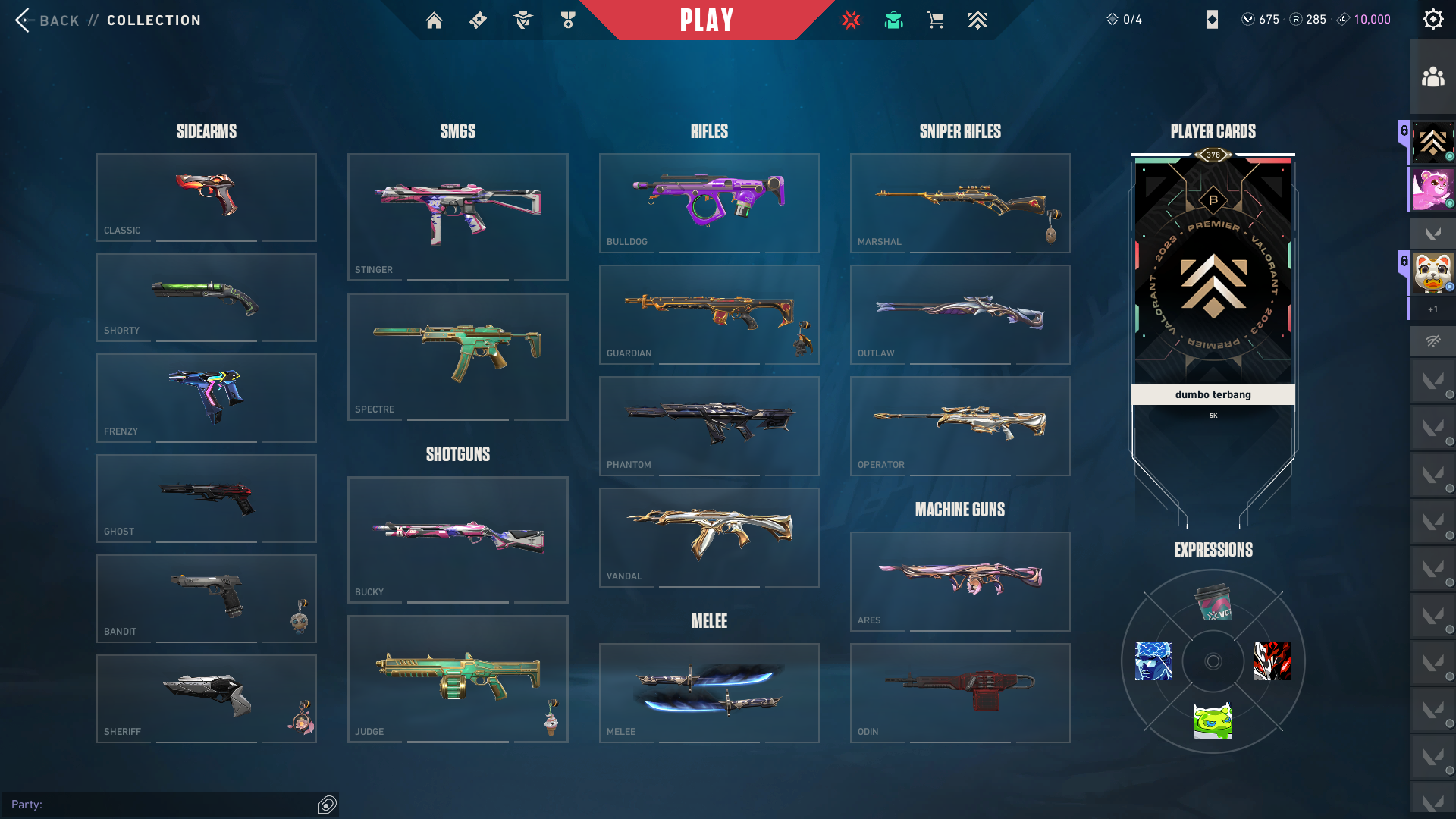Select the Classic sidearm slot
Screen dimensions: 1456x819
[206, 197]
